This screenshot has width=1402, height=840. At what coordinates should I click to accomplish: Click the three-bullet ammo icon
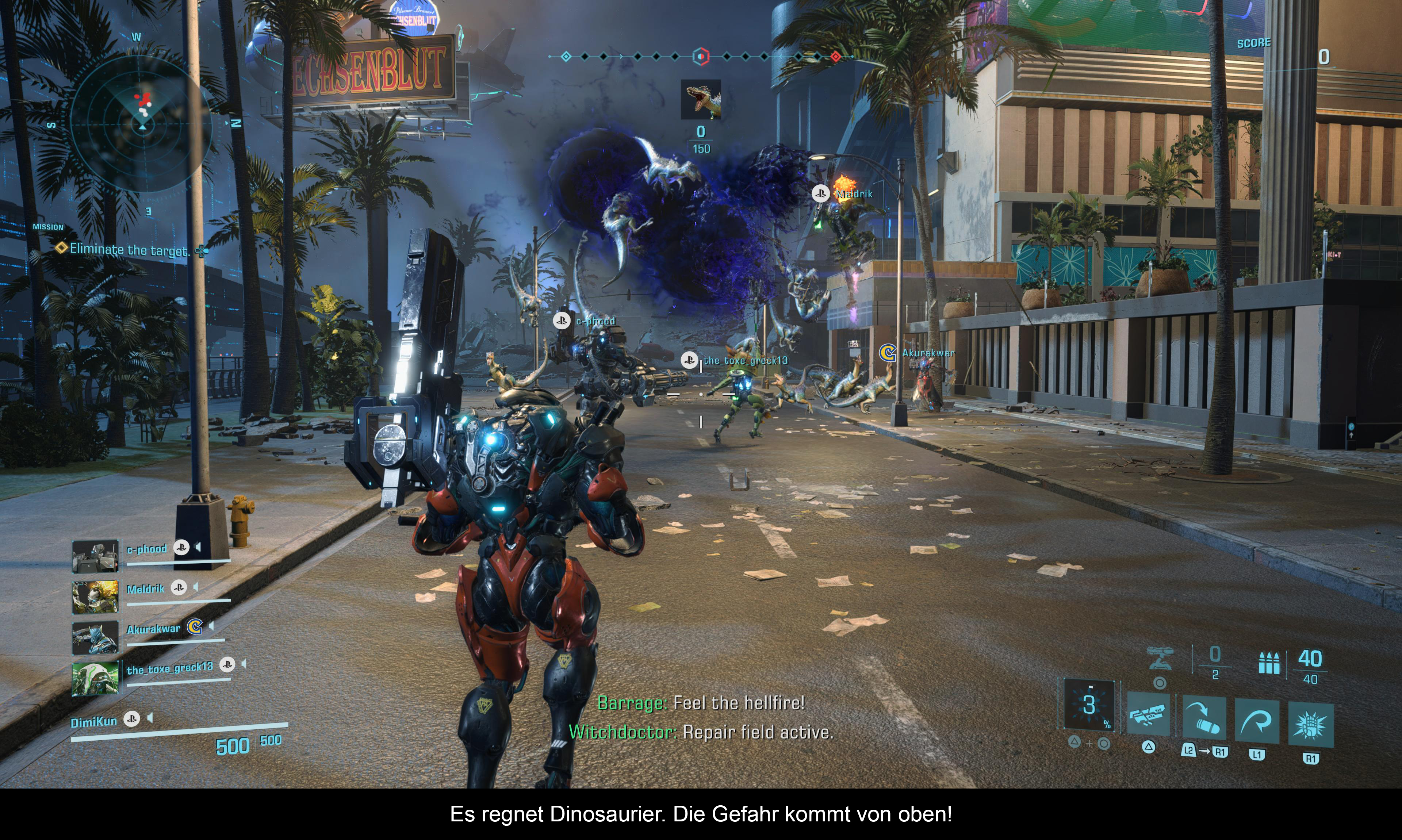point(1268,663)
